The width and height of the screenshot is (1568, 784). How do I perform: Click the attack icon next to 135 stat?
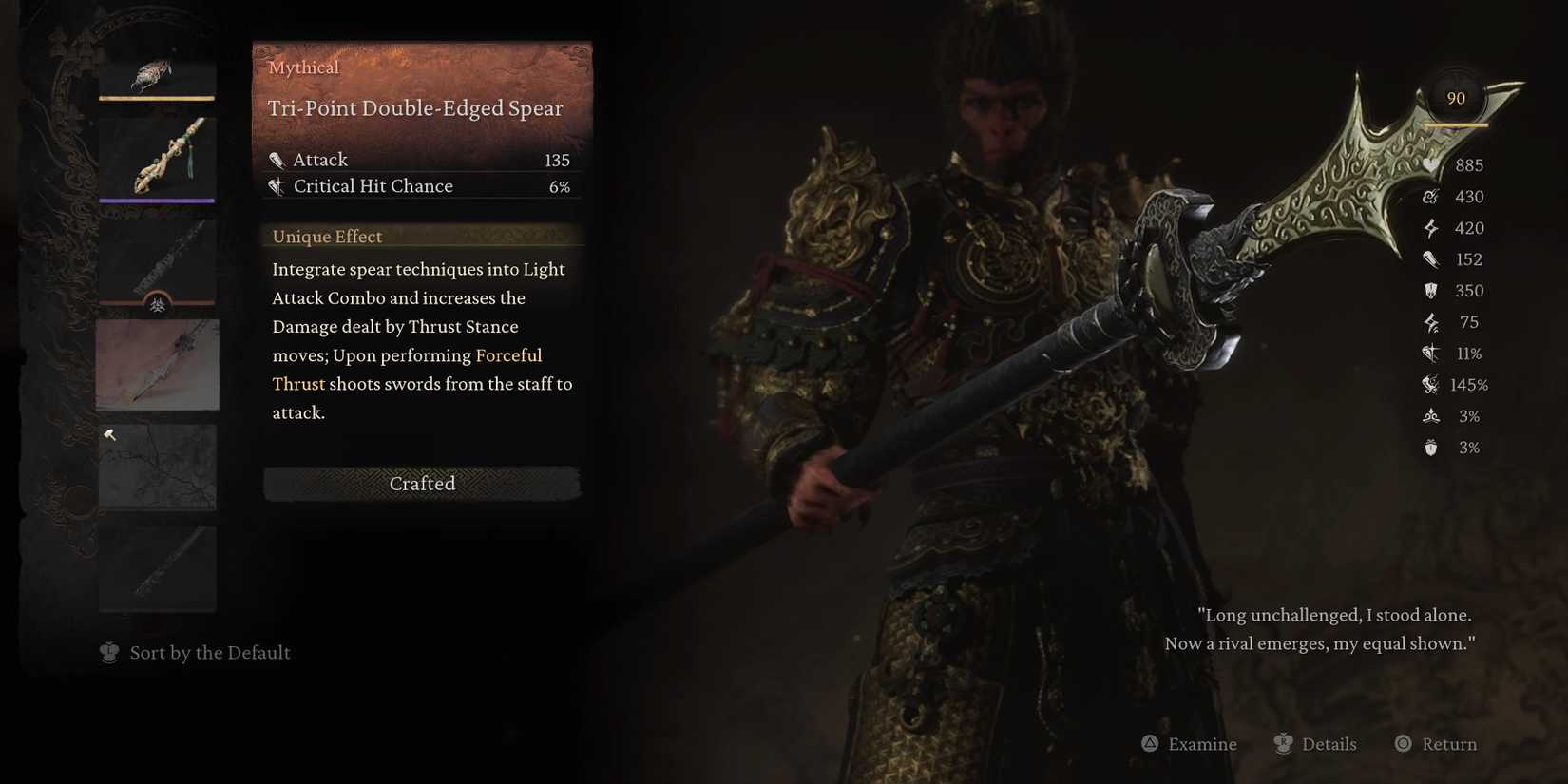pos(277,160)
